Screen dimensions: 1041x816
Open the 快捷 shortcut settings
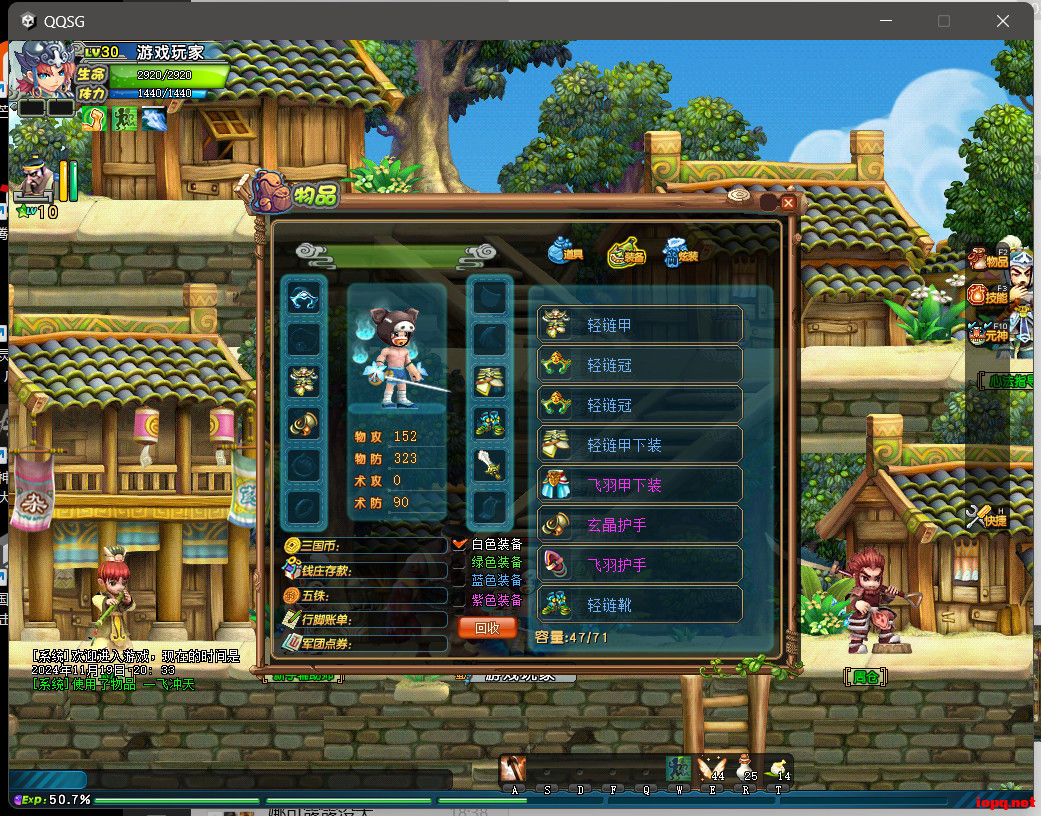(x=986, y=517)
